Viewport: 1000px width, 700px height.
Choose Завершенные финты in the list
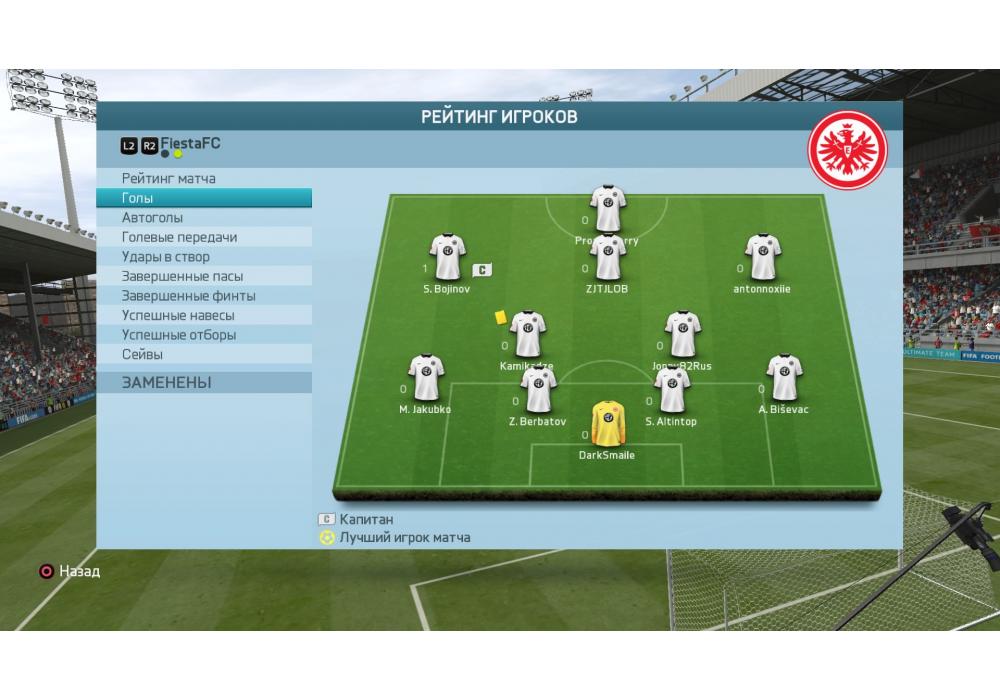[188, 296]
